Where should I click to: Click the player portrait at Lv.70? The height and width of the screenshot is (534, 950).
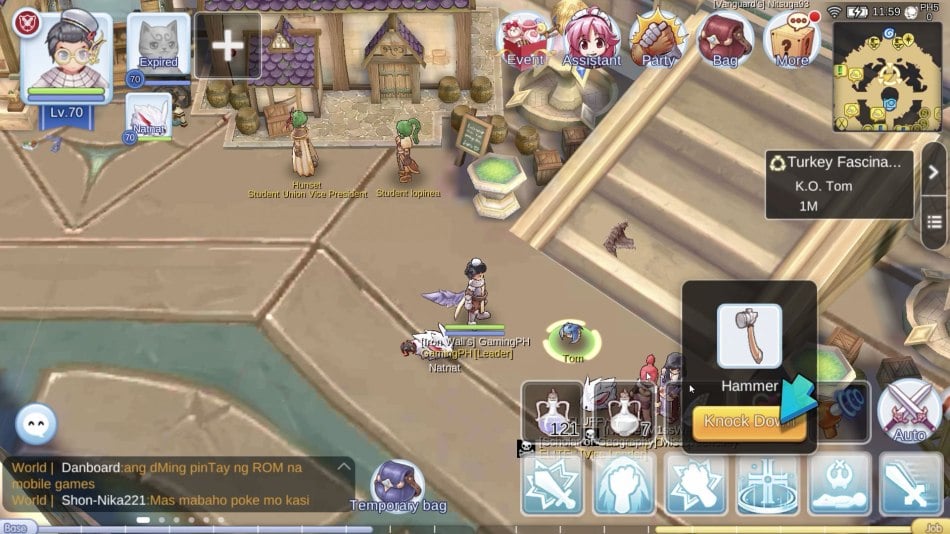[67, 56]
